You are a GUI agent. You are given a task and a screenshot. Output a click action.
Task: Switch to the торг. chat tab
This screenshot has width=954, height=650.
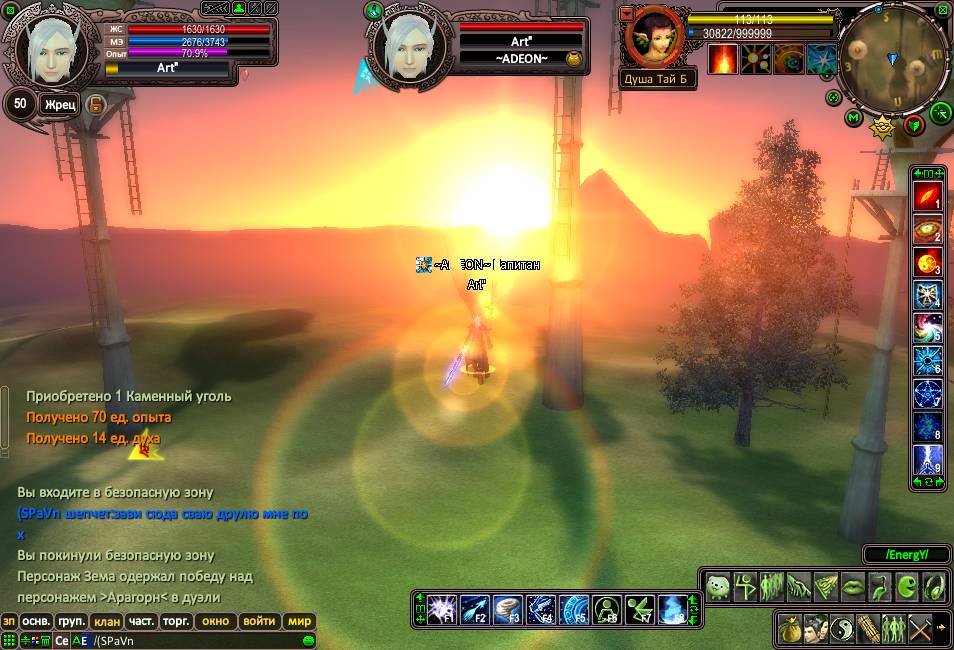tap(176, 621)
